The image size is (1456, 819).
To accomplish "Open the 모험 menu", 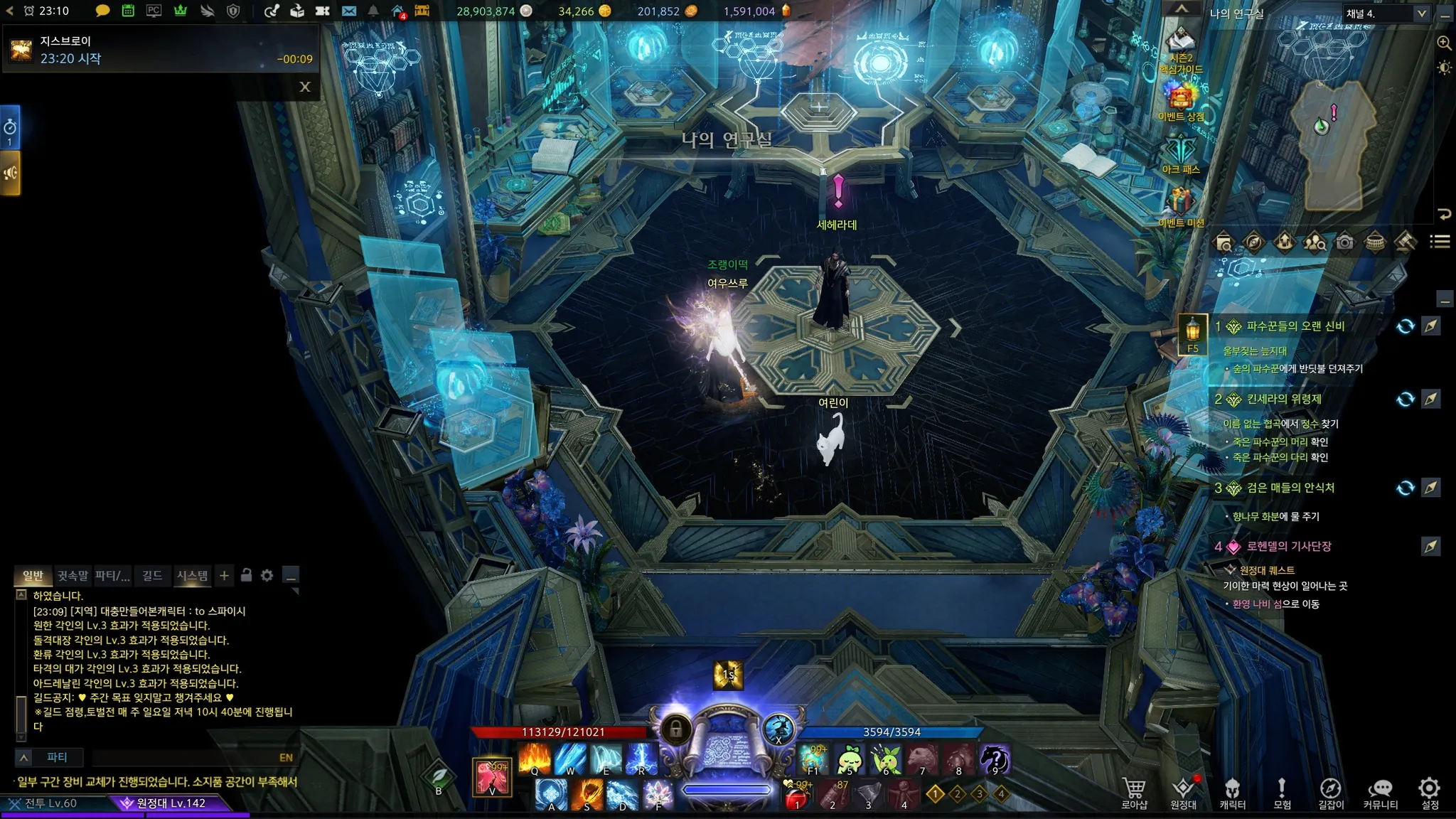I will click(1281, 793).
